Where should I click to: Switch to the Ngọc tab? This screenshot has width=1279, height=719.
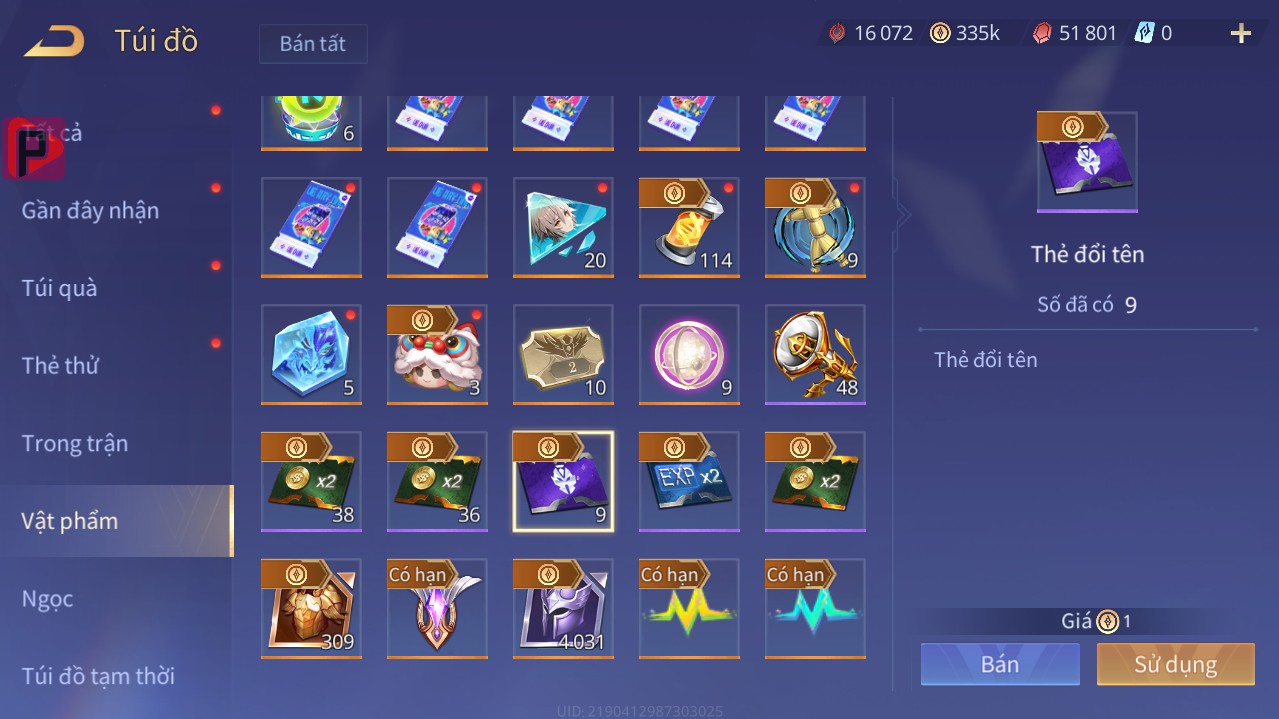pos(48,598)
